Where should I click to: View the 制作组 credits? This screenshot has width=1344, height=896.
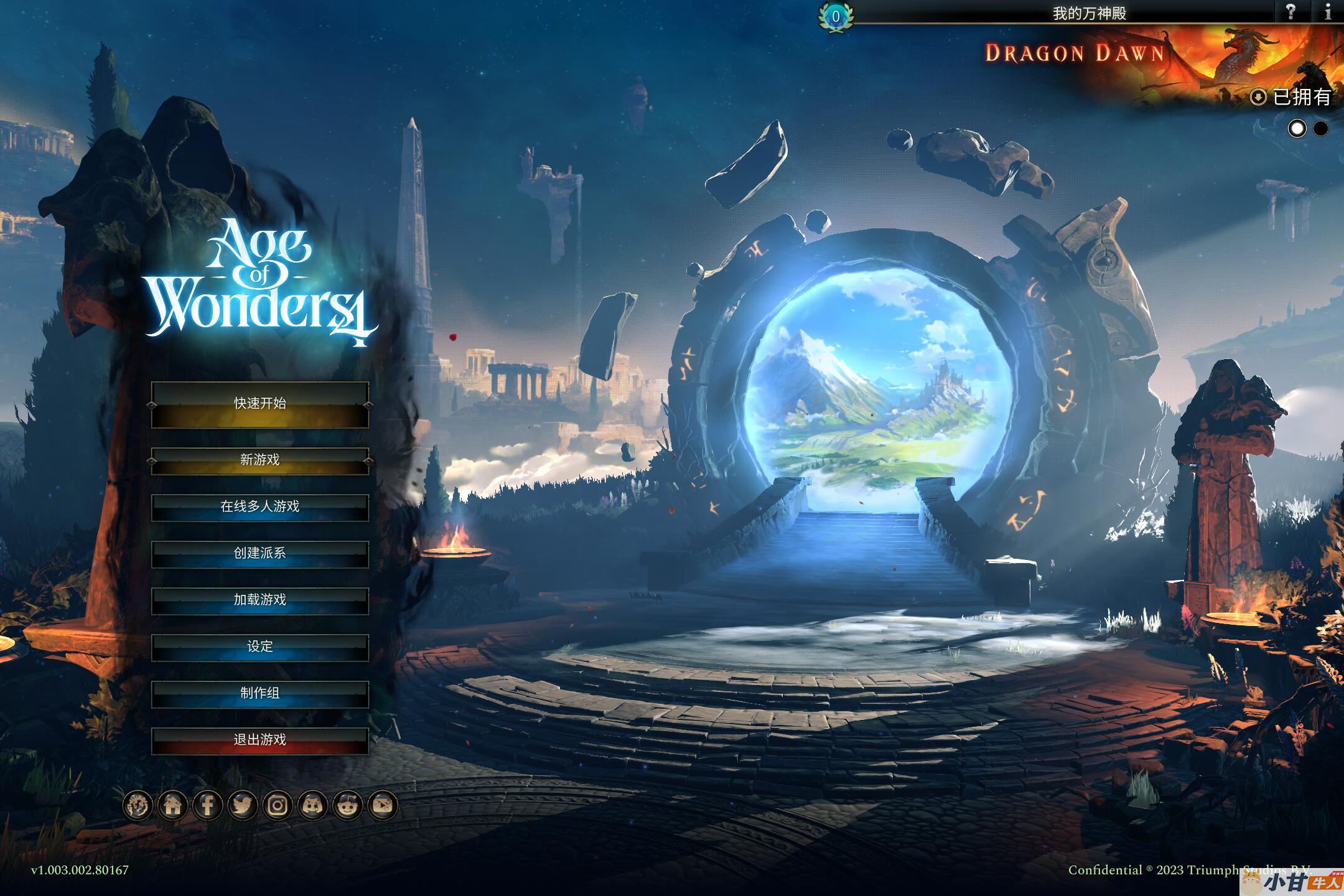point(260,693)
